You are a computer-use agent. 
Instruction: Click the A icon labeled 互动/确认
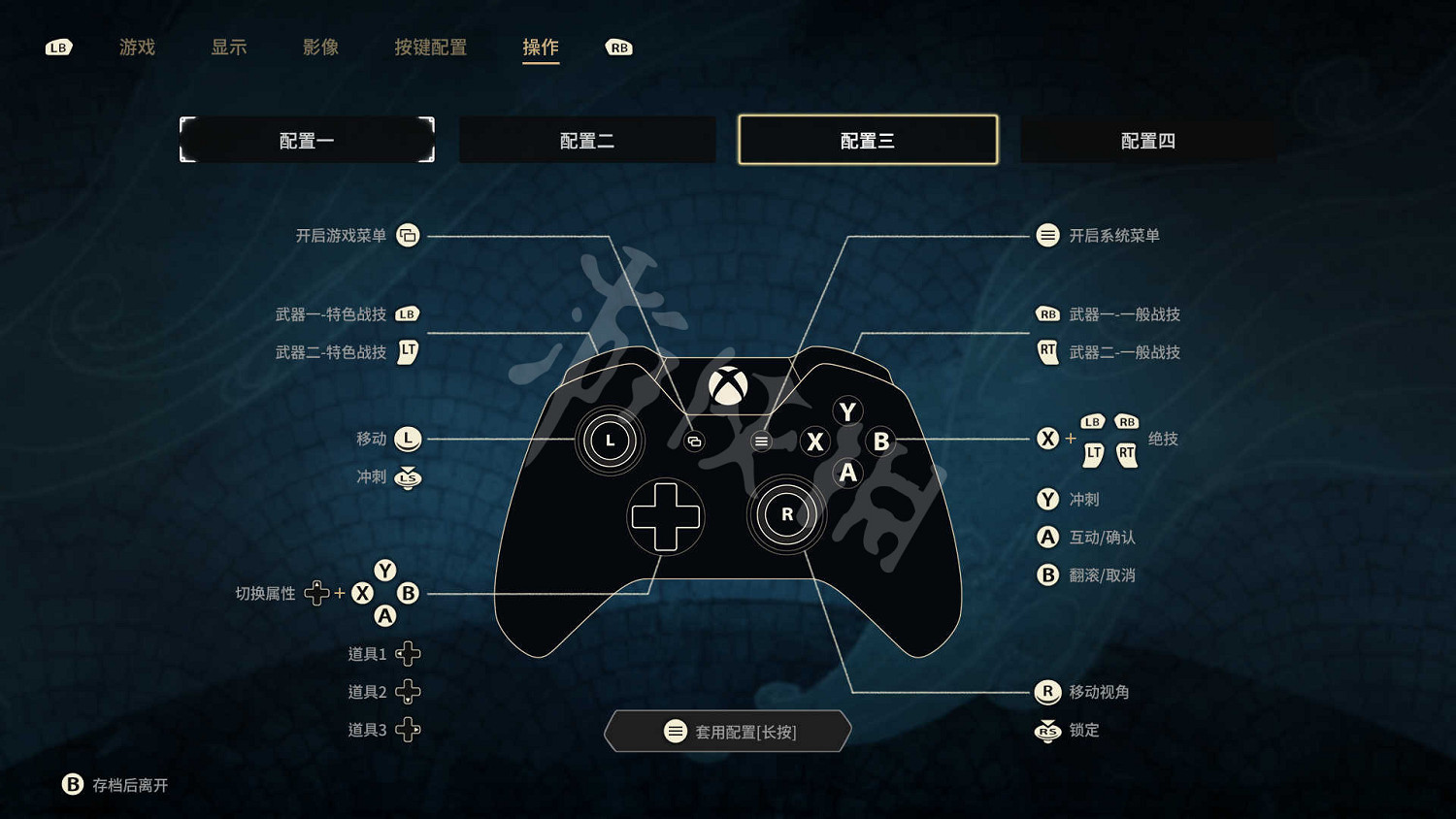click(1047, 537)
